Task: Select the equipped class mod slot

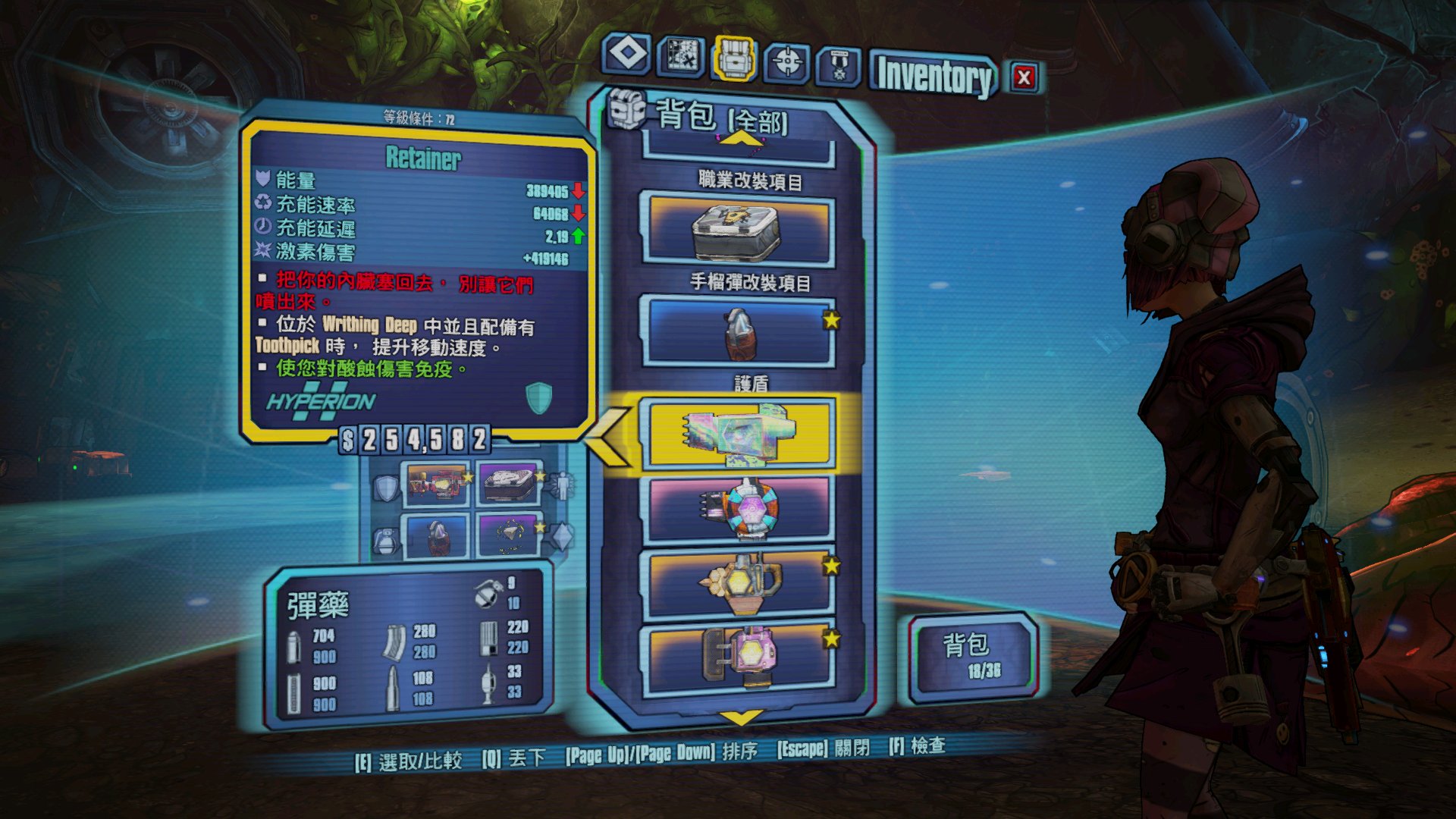Action: 508,484
